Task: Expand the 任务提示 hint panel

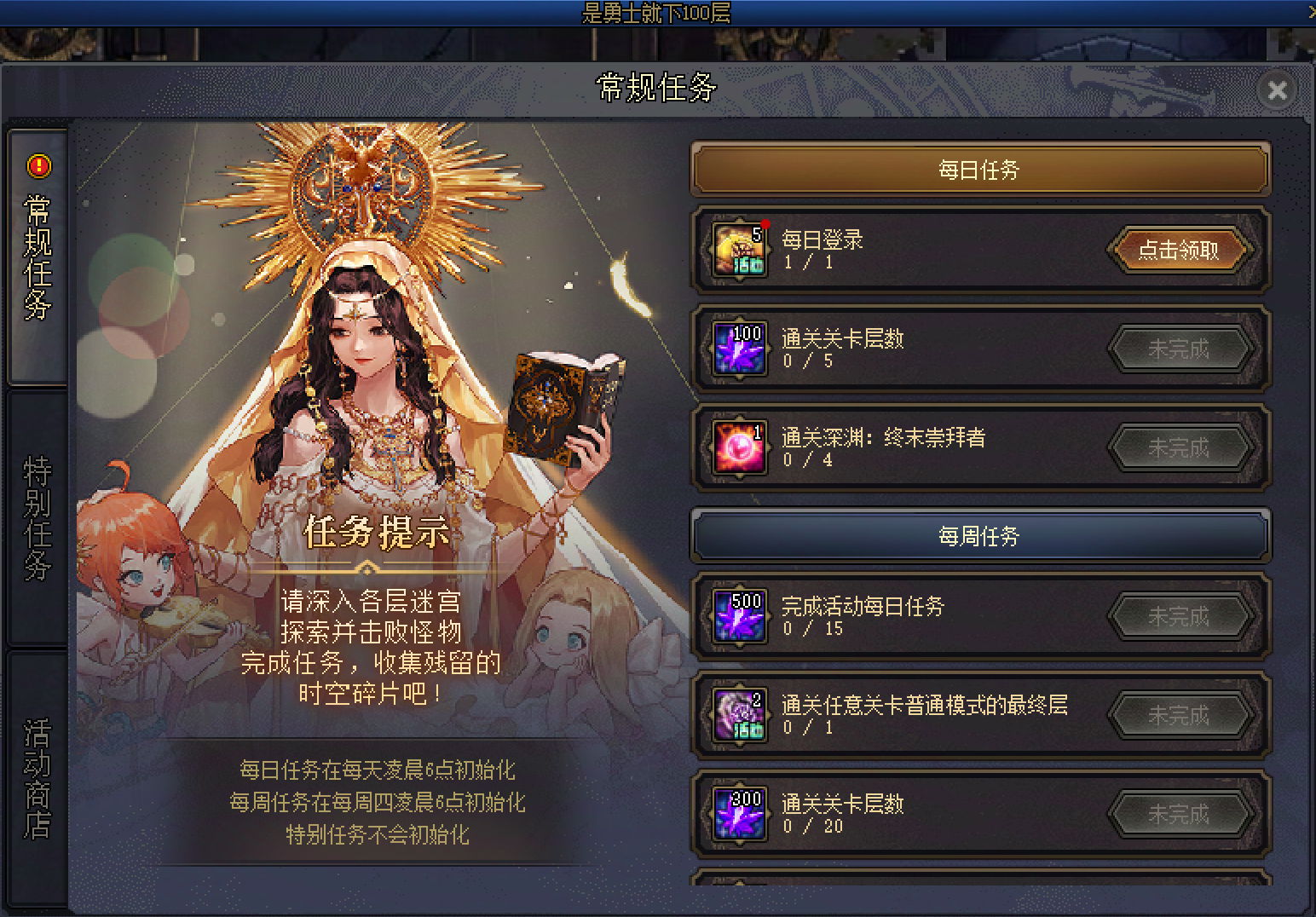Action: (375, 532)
